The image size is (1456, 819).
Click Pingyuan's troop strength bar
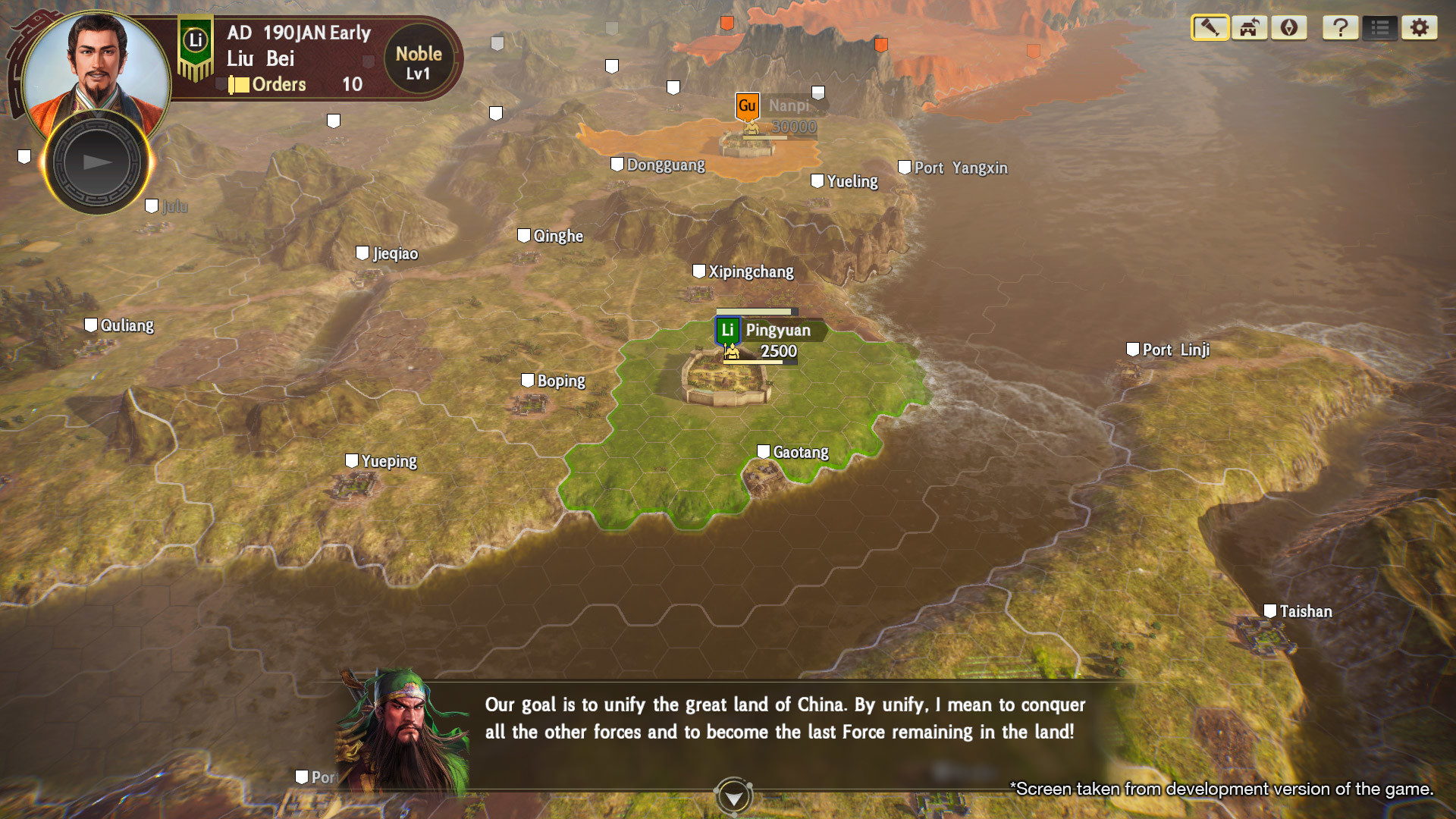pyautogui.click(x=758, y=362)
